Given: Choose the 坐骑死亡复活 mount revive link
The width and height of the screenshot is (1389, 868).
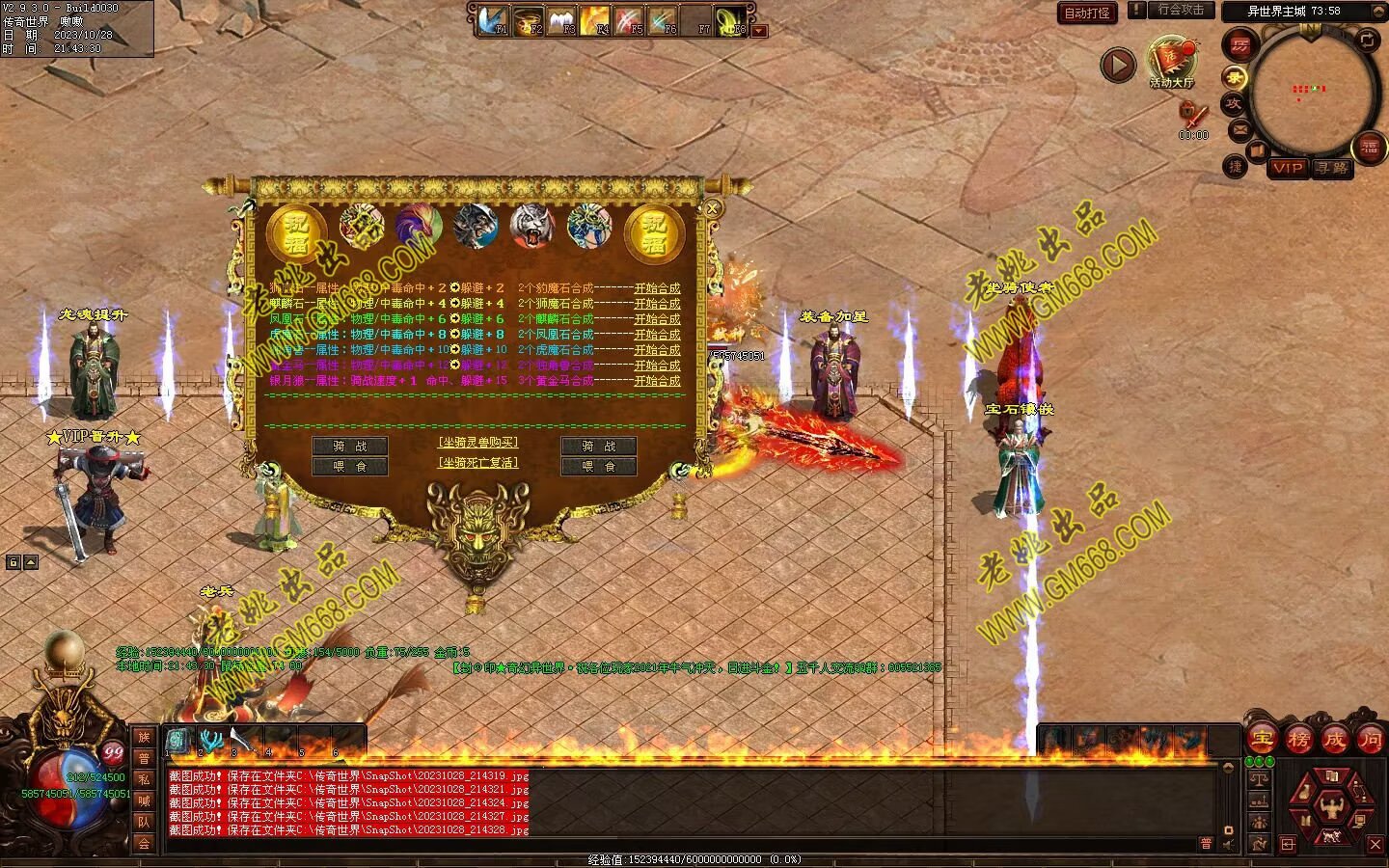Looking at the screenshot, I should 477,463.
